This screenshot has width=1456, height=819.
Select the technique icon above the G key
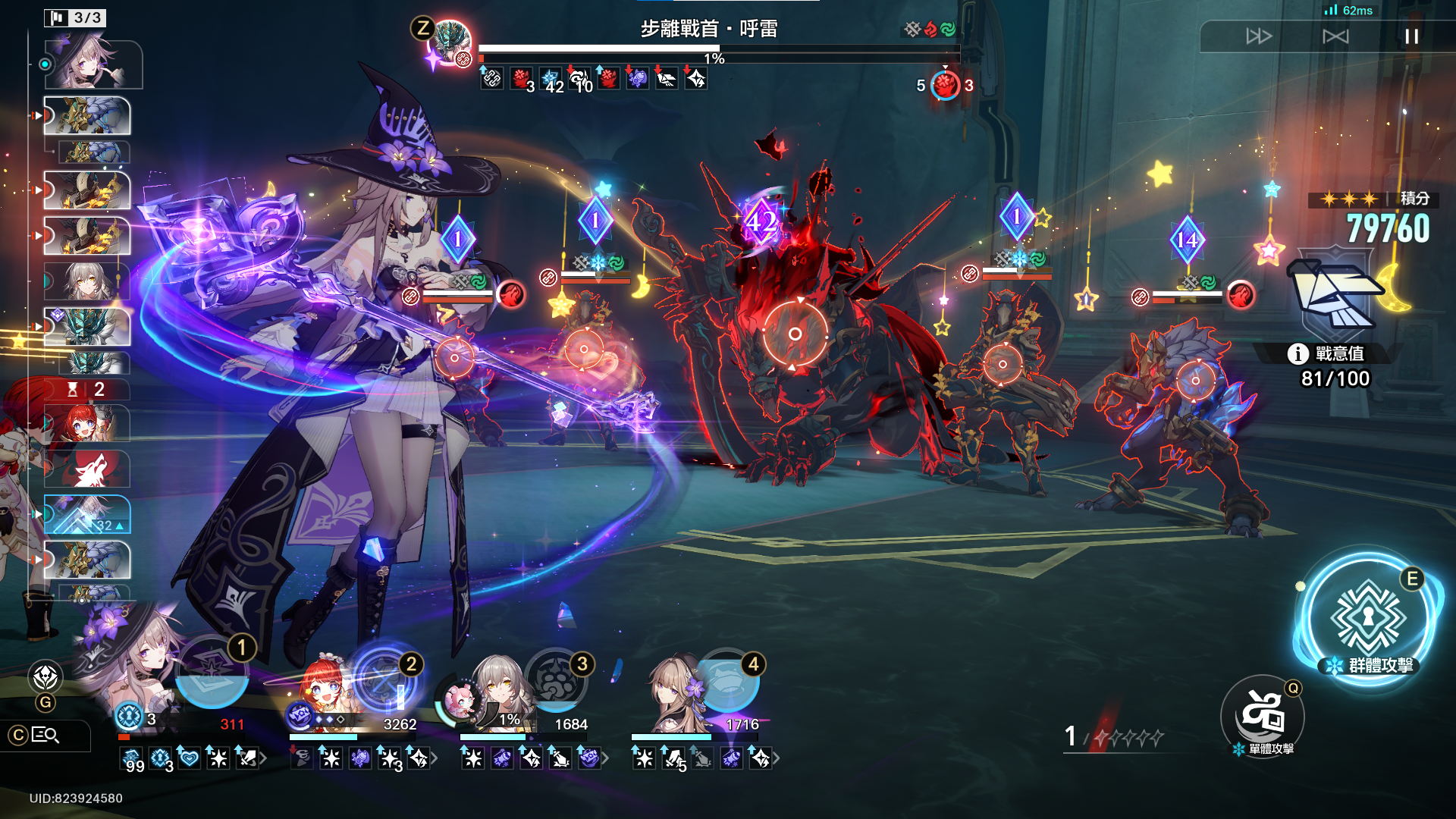tap(45, 676)
